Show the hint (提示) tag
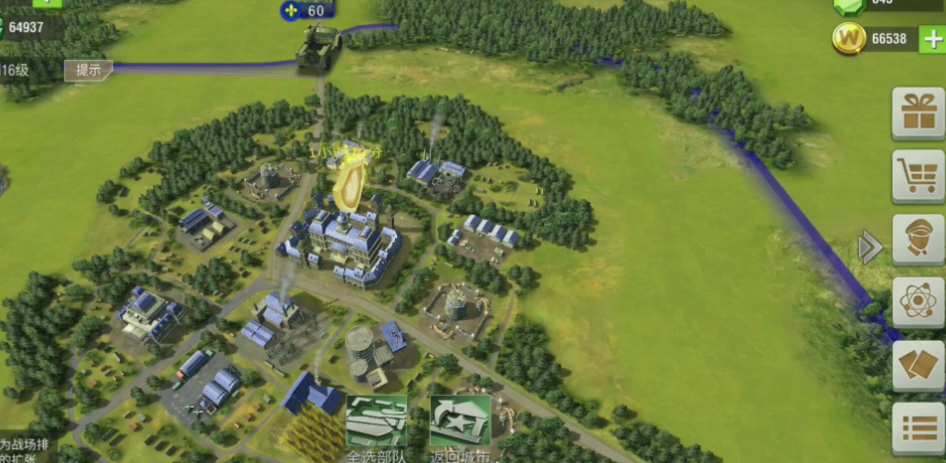 point(88,70)
